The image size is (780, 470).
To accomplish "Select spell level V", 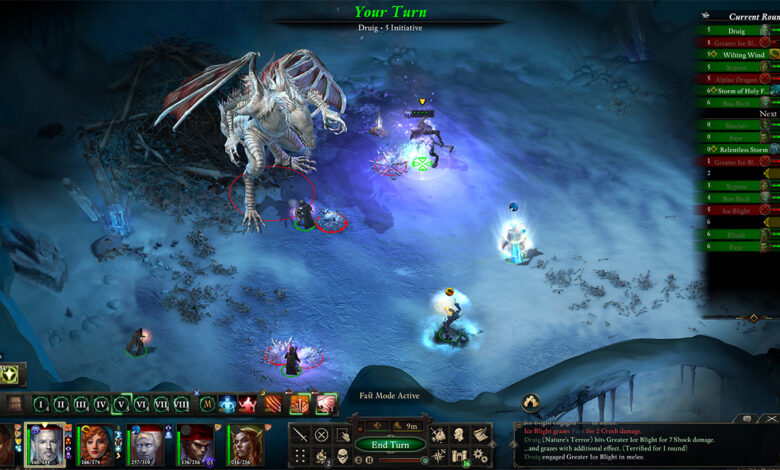I will tap(120, 404).
